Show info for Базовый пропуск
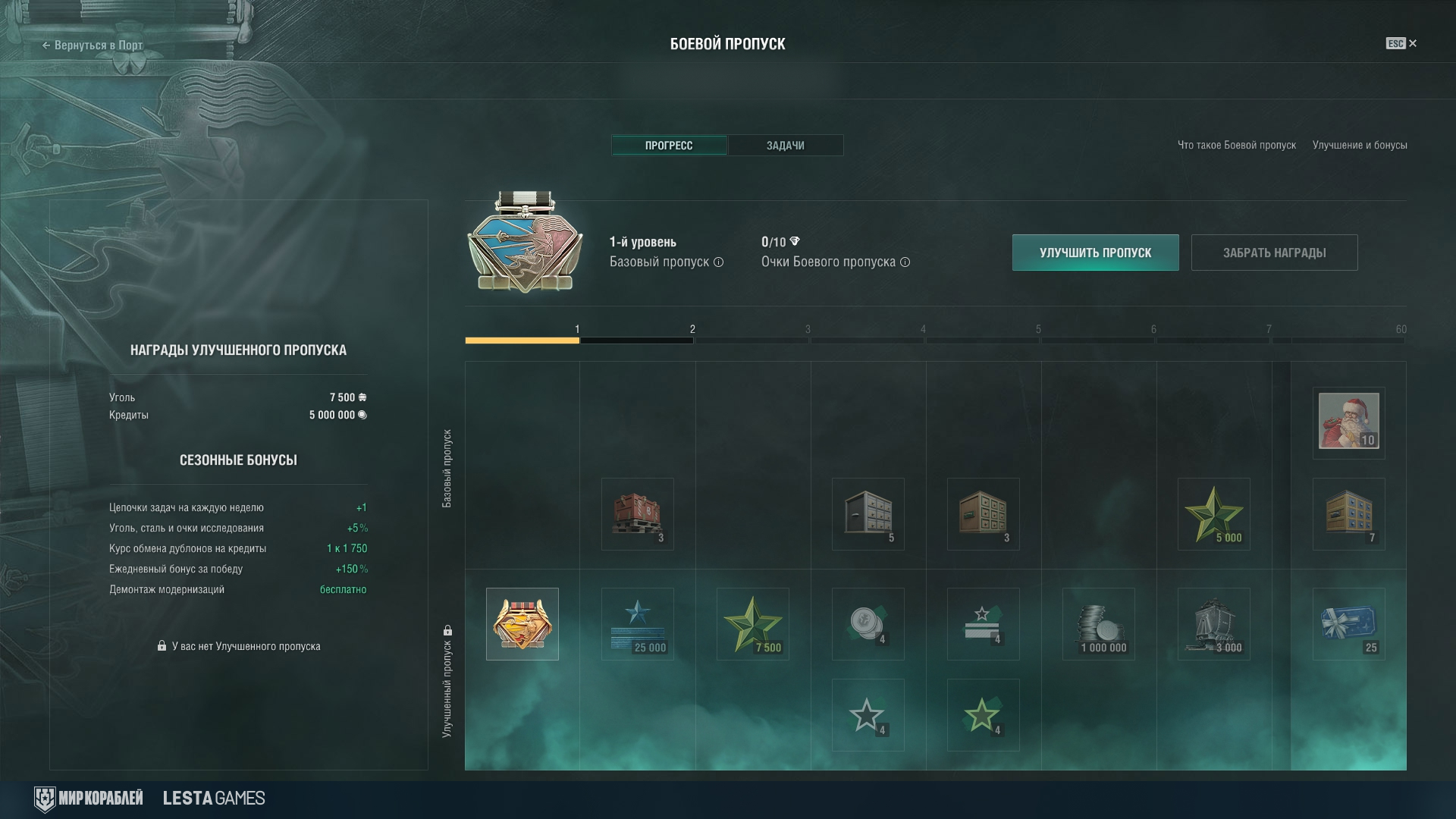 point(718,262)
